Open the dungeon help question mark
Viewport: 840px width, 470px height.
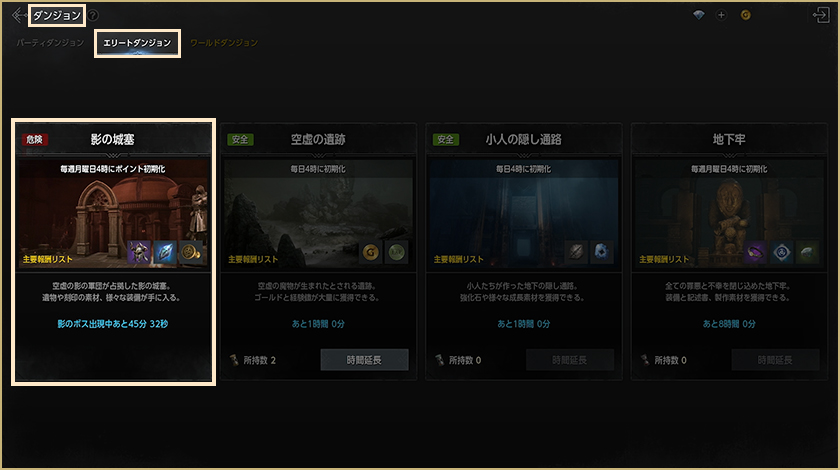(93, 16)
